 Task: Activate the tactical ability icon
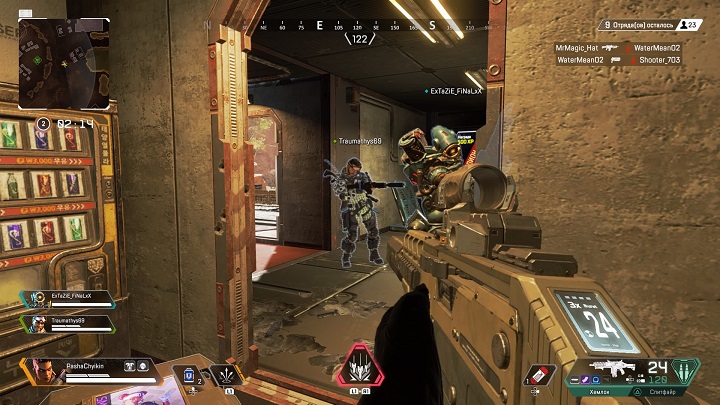tap(229, 375)
